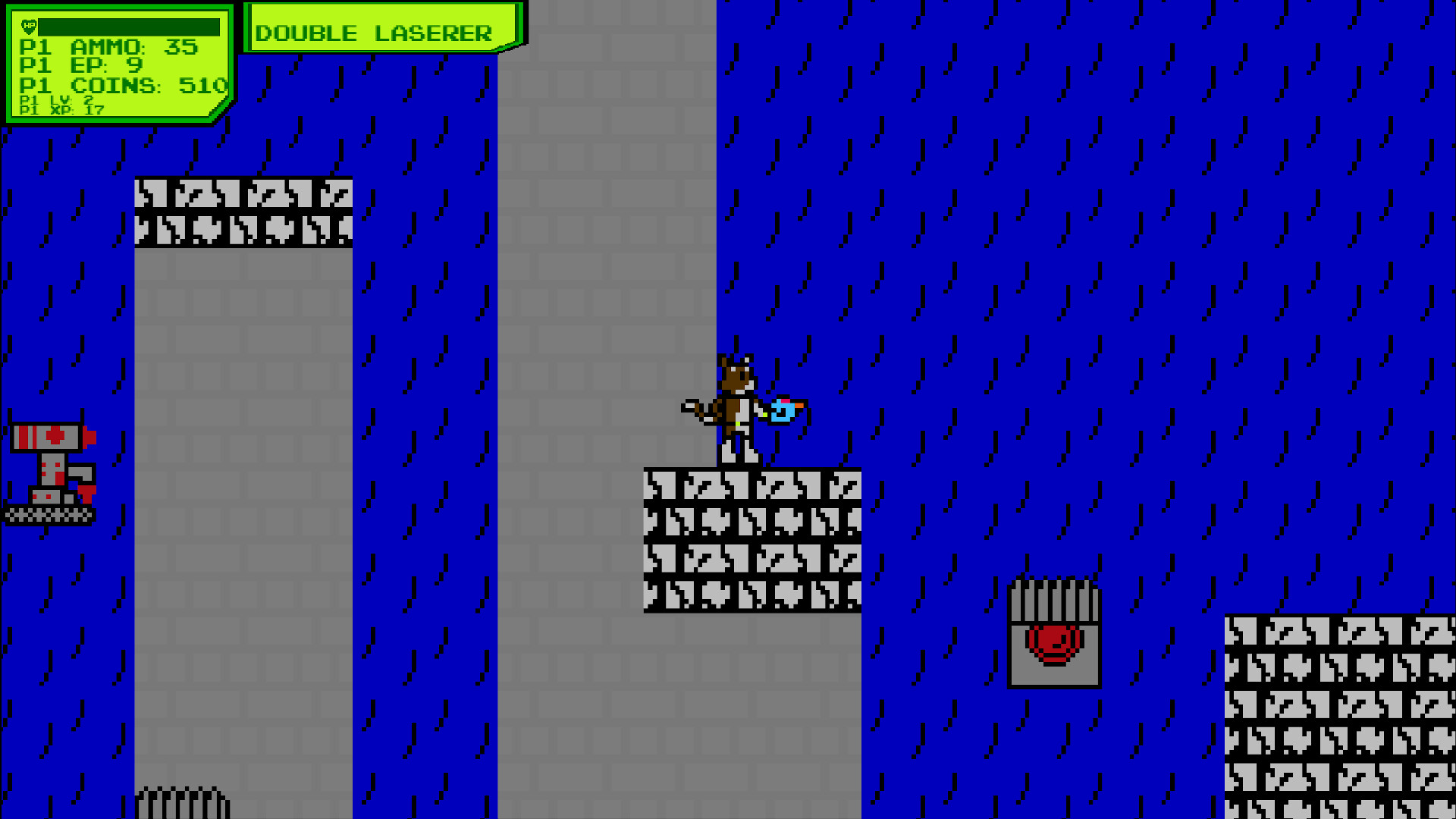This screenshot has width=1456, height=819.
Task: Select the cat character holding the laser gun
Action: tap(736, 402)
